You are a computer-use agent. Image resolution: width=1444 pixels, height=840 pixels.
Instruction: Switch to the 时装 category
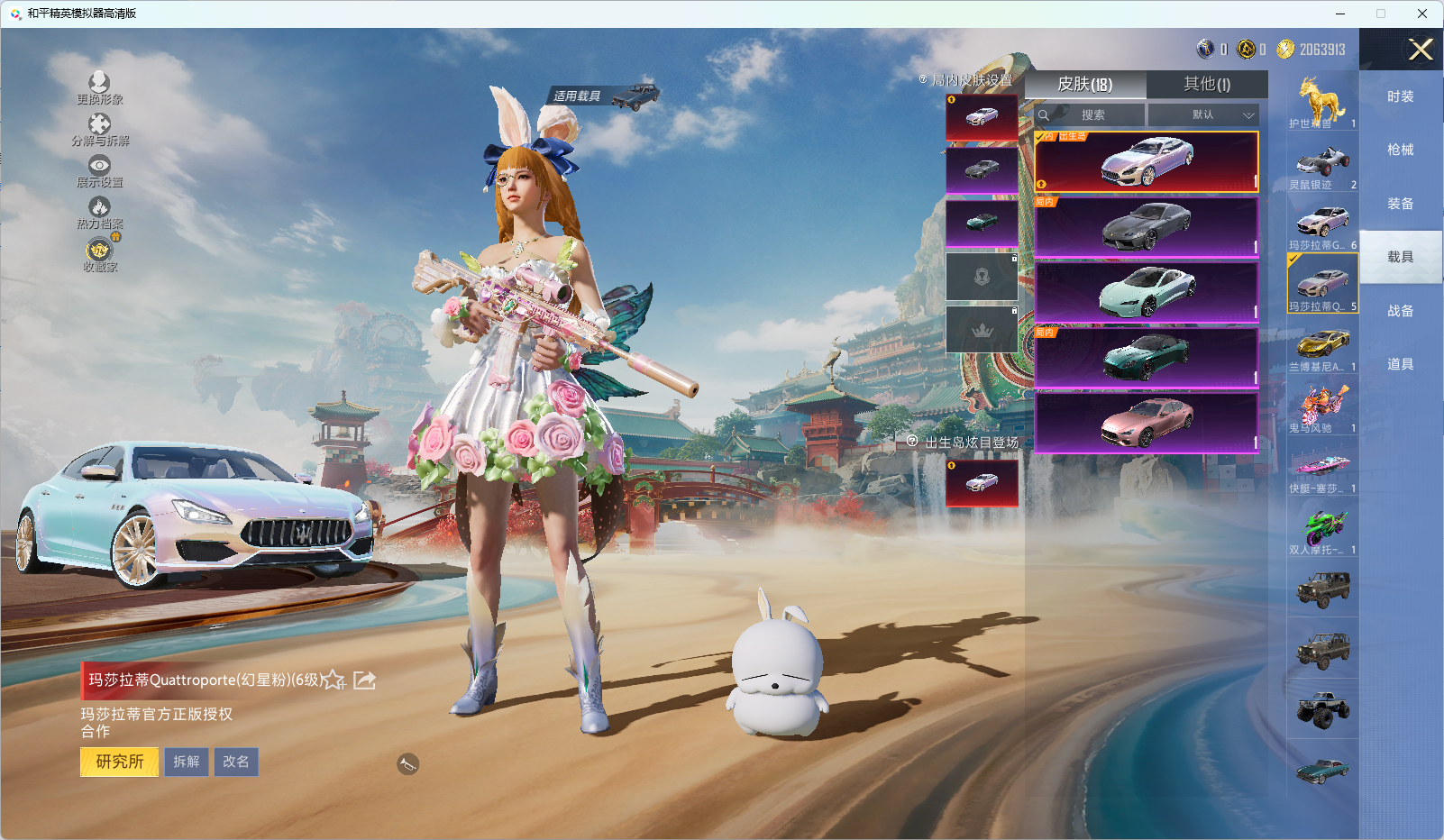click(x=1400, y=96)
